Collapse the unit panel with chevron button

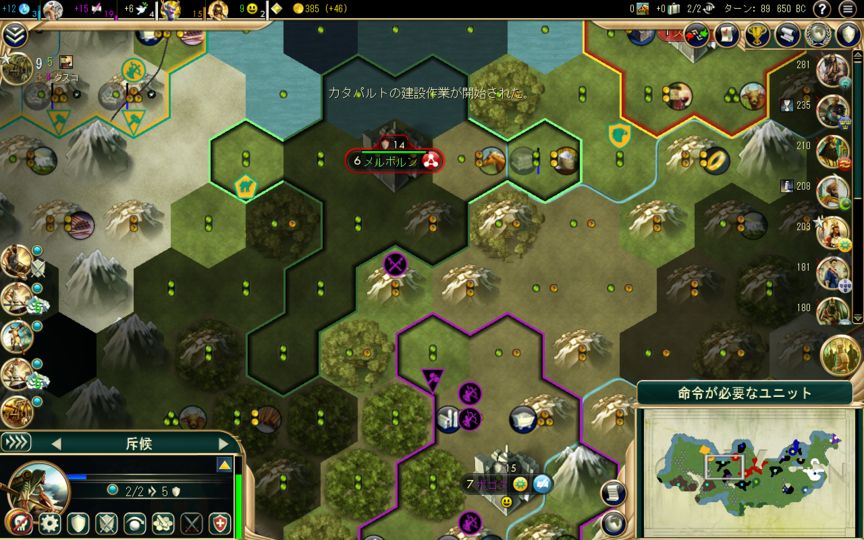tap(16, 443)
